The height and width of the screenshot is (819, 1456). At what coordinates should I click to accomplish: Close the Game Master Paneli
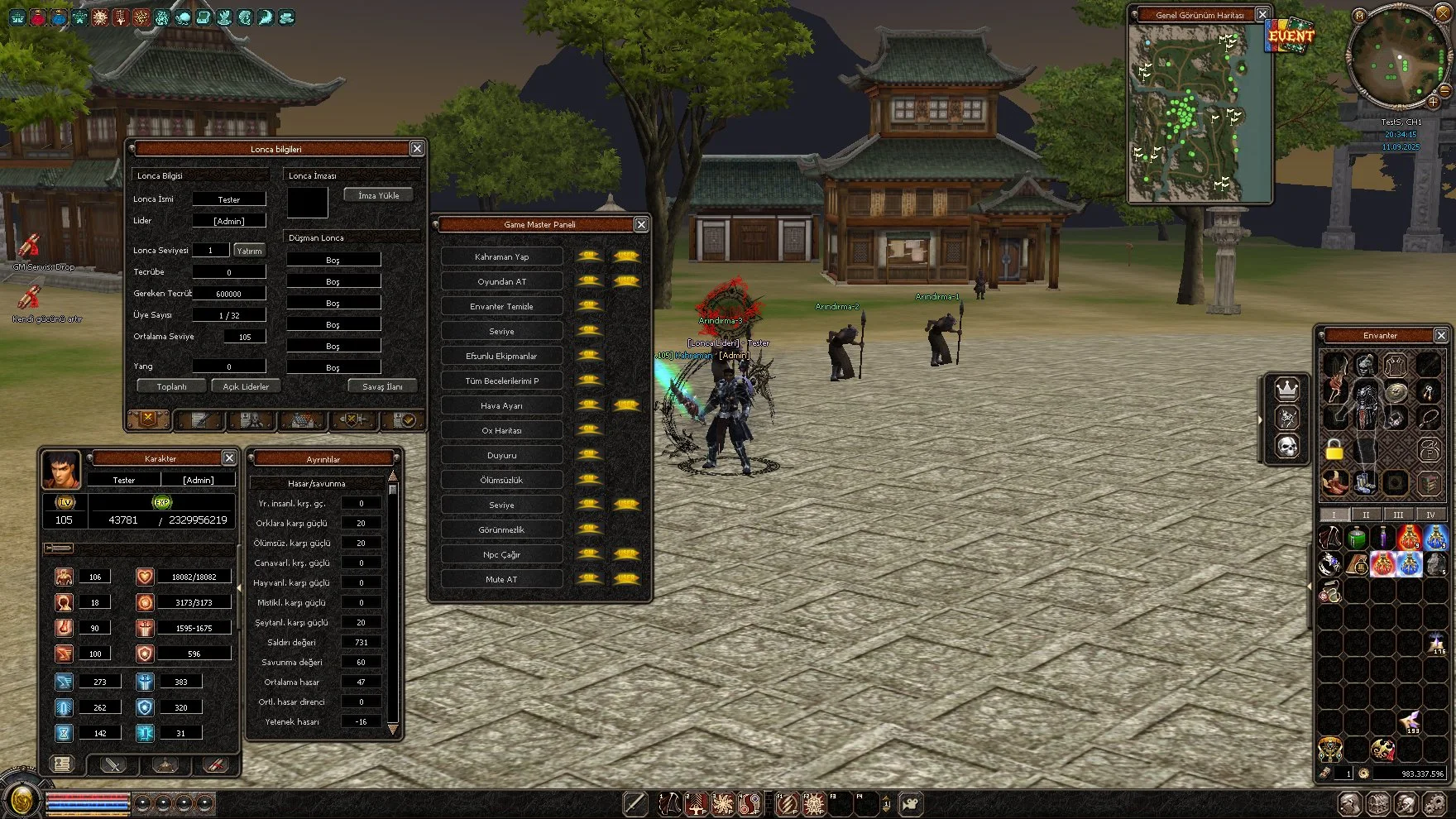641,224
